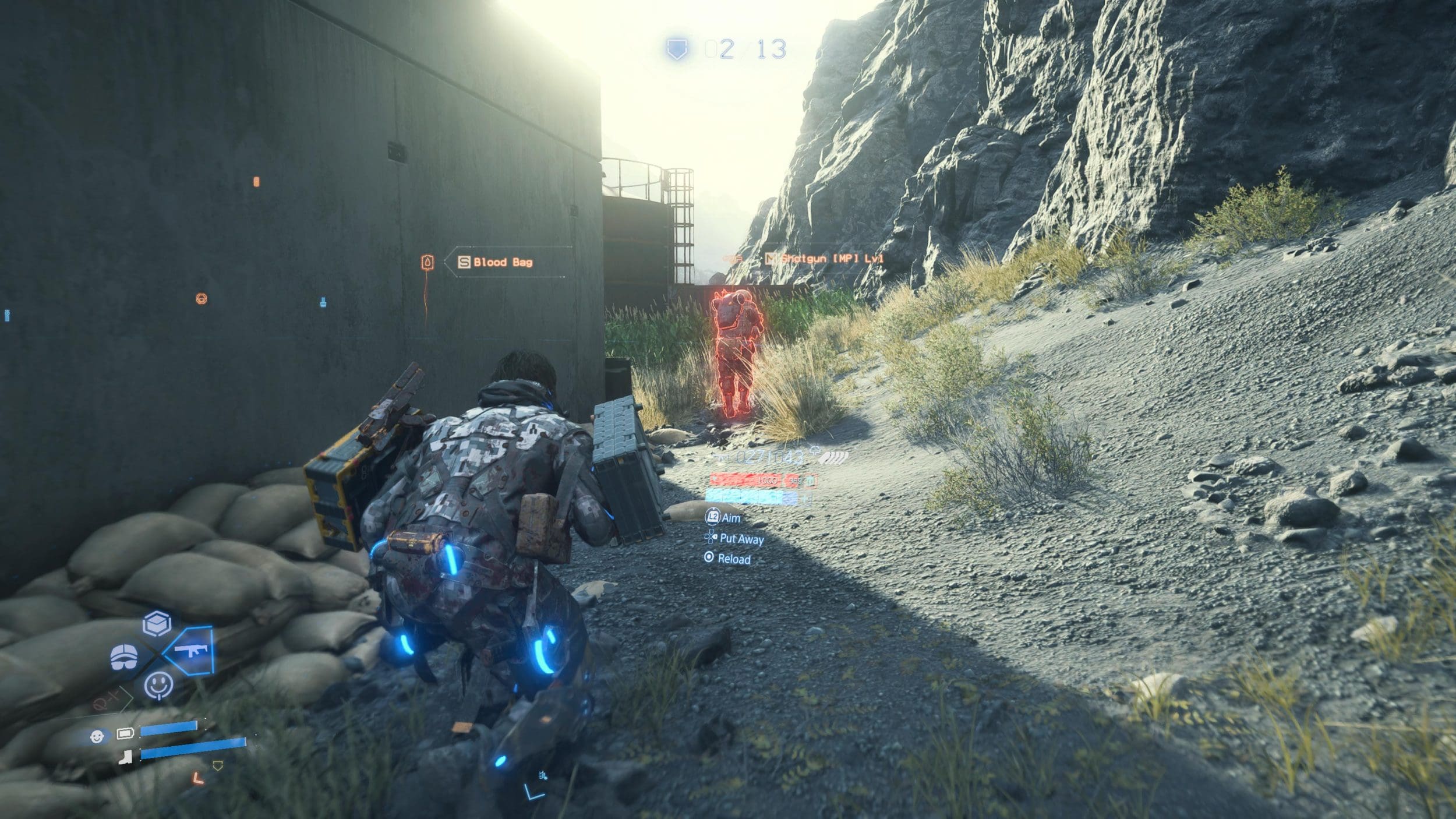Click the orange blood drop marker icon
Screen dimensions: 1456x819
coord(428,263)
